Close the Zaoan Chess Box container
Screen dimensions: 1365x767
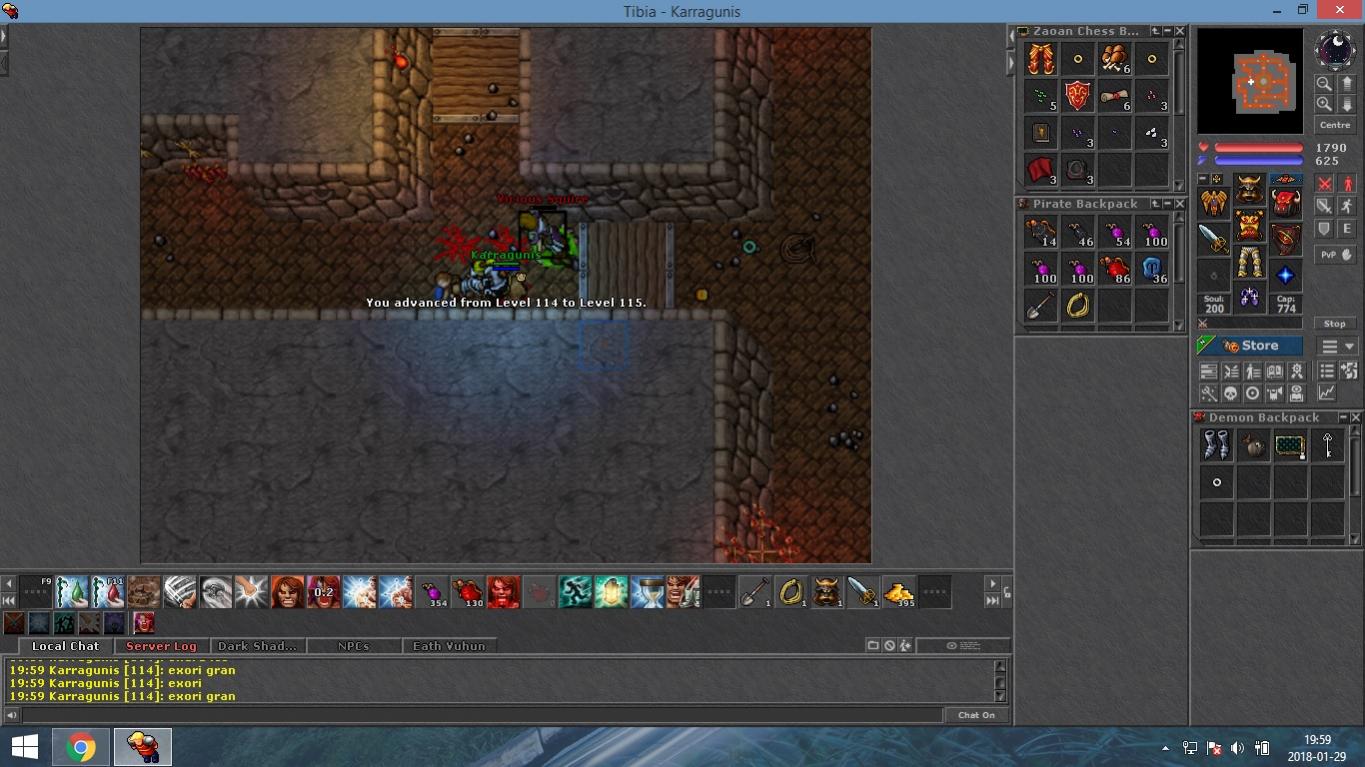point(1180,32)
